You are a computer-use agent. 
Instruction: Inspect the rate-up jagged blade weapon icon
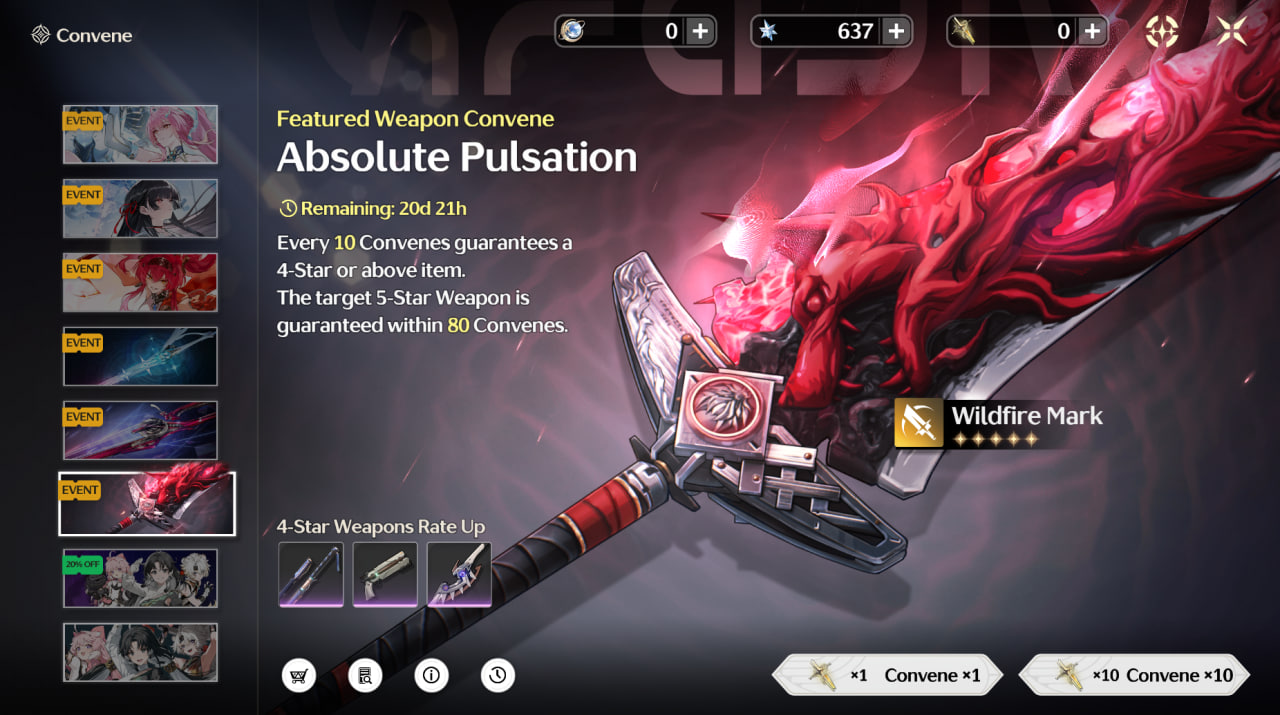tap(459, 574)
